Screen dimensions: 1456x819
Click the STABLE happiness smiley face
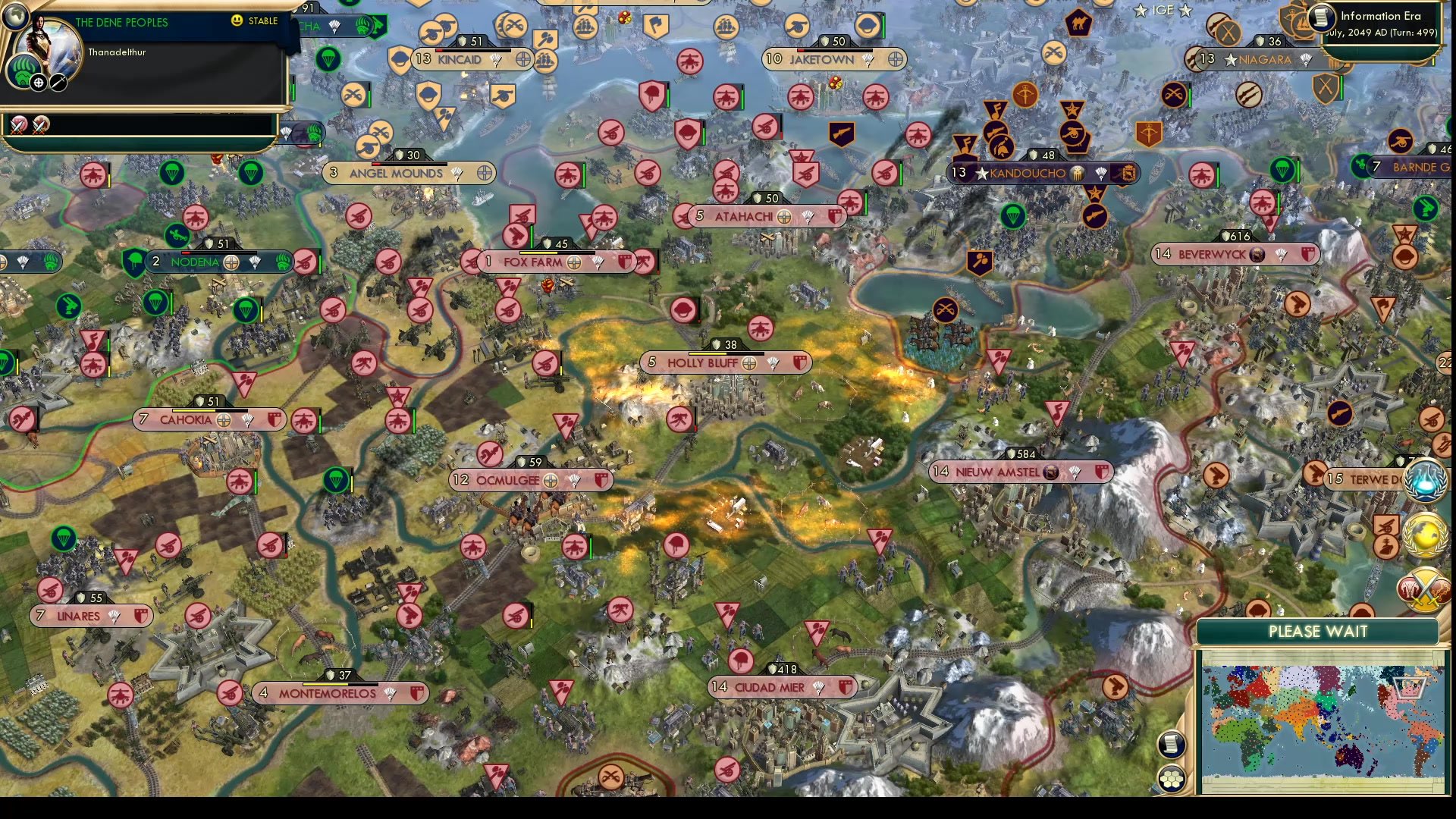pos(237,20)
